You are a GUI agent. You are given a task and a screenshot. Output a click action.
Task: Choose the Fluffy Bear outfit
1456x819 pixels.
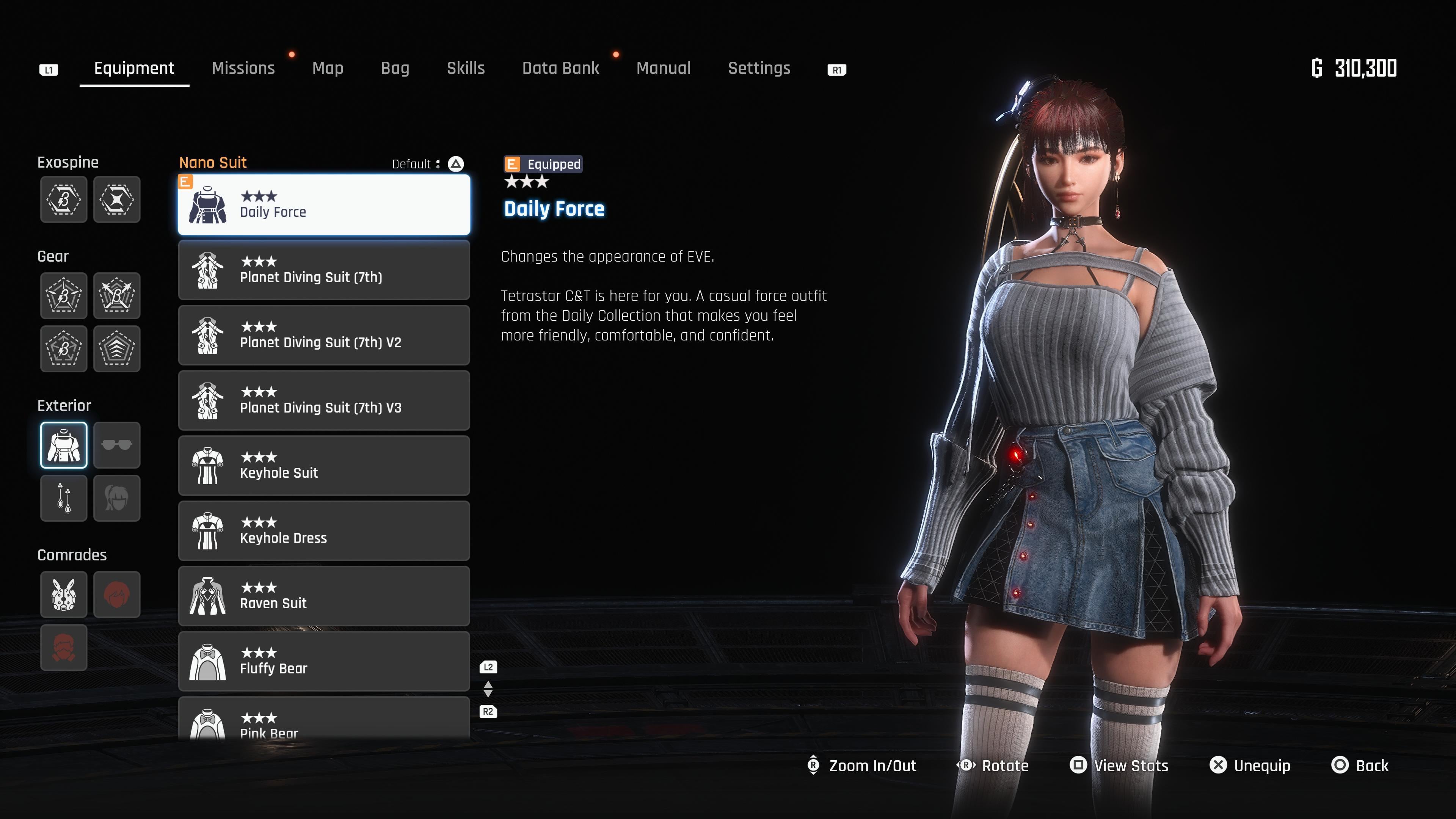(x=324, y=661)
